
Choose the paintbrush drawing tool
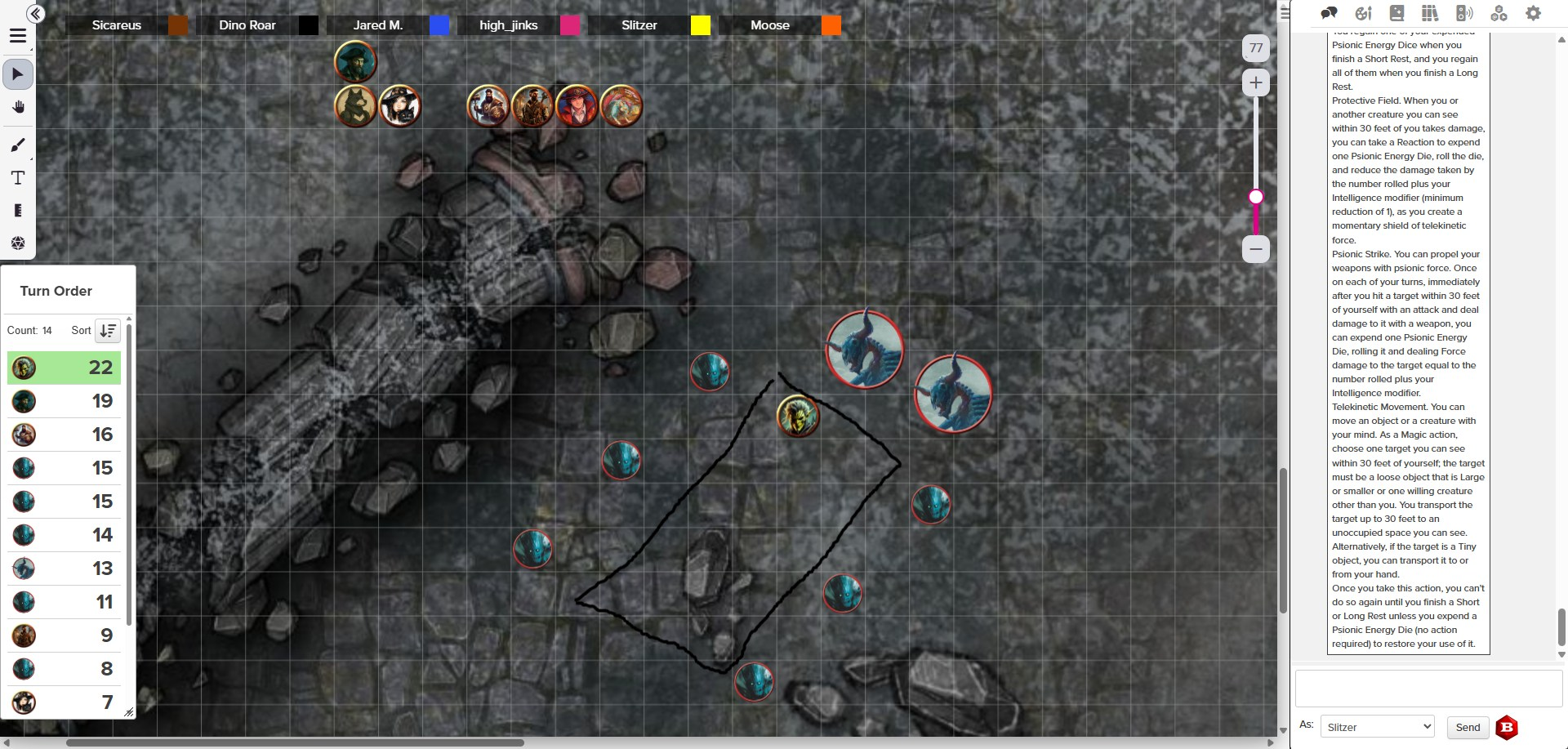tap(18, 145)
